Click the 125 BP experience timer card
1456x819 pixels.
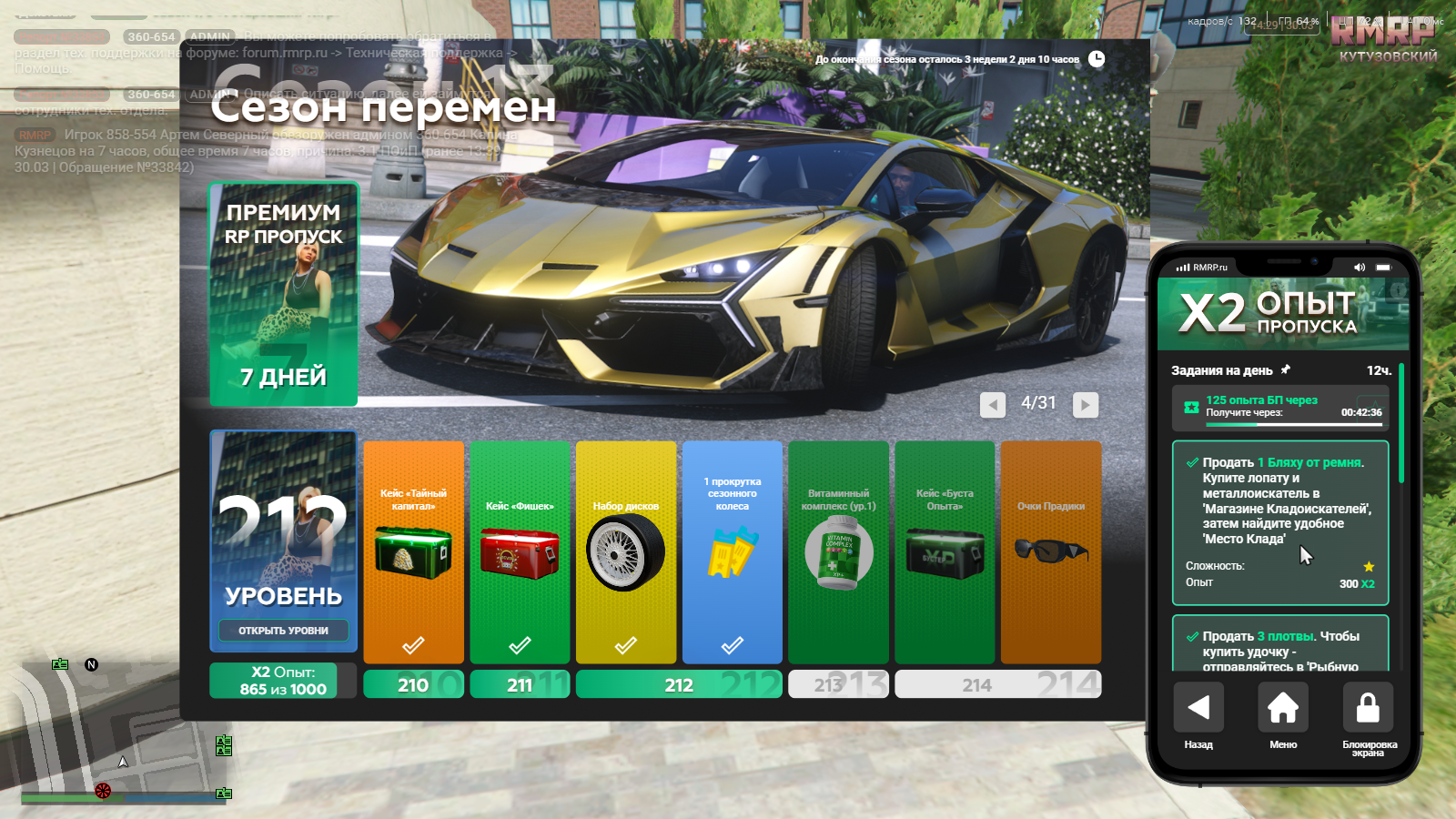tap(1280, 407)
